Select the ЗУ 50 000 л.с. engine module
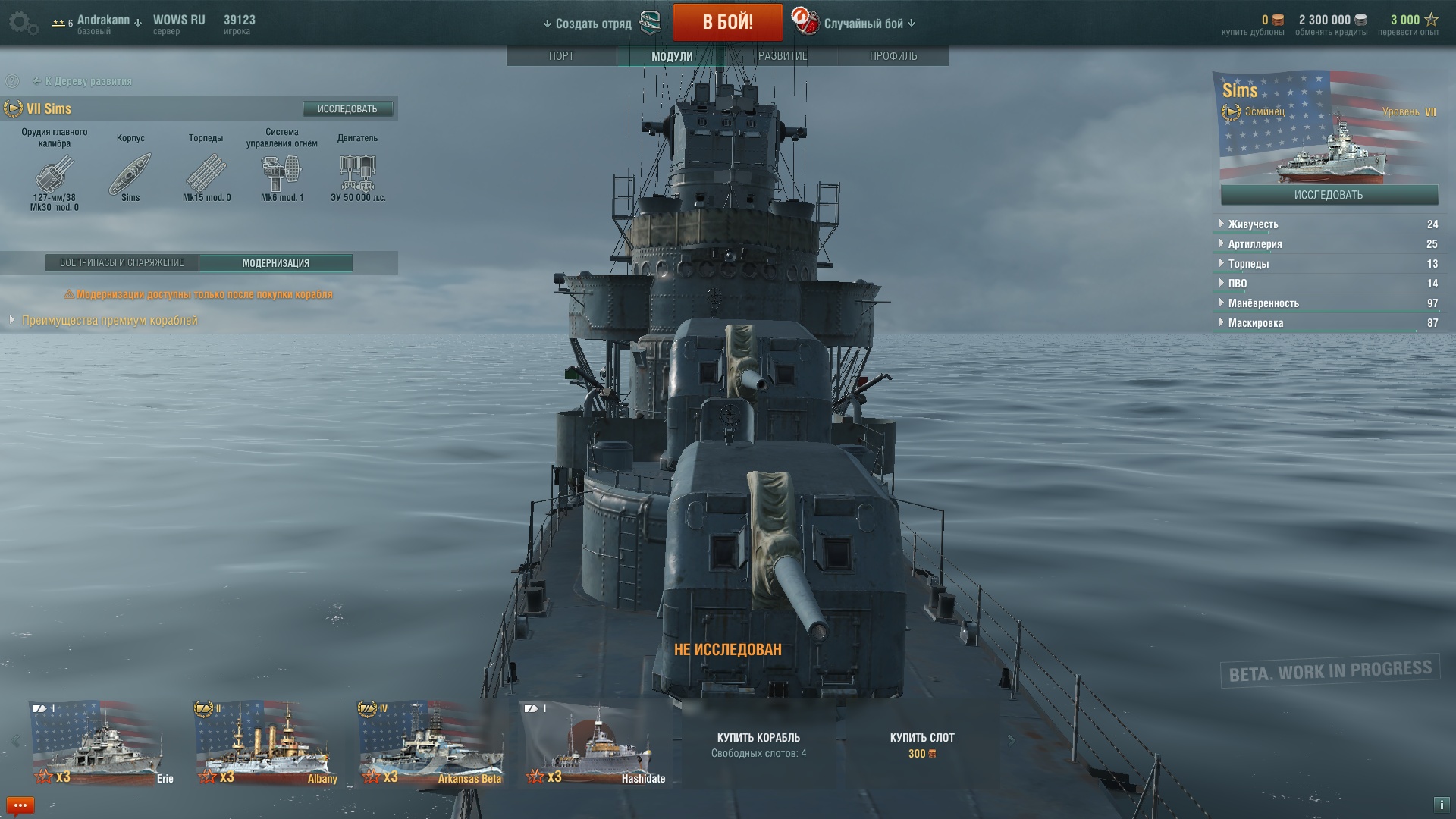1456x819 pixels. tap(358, 174)
